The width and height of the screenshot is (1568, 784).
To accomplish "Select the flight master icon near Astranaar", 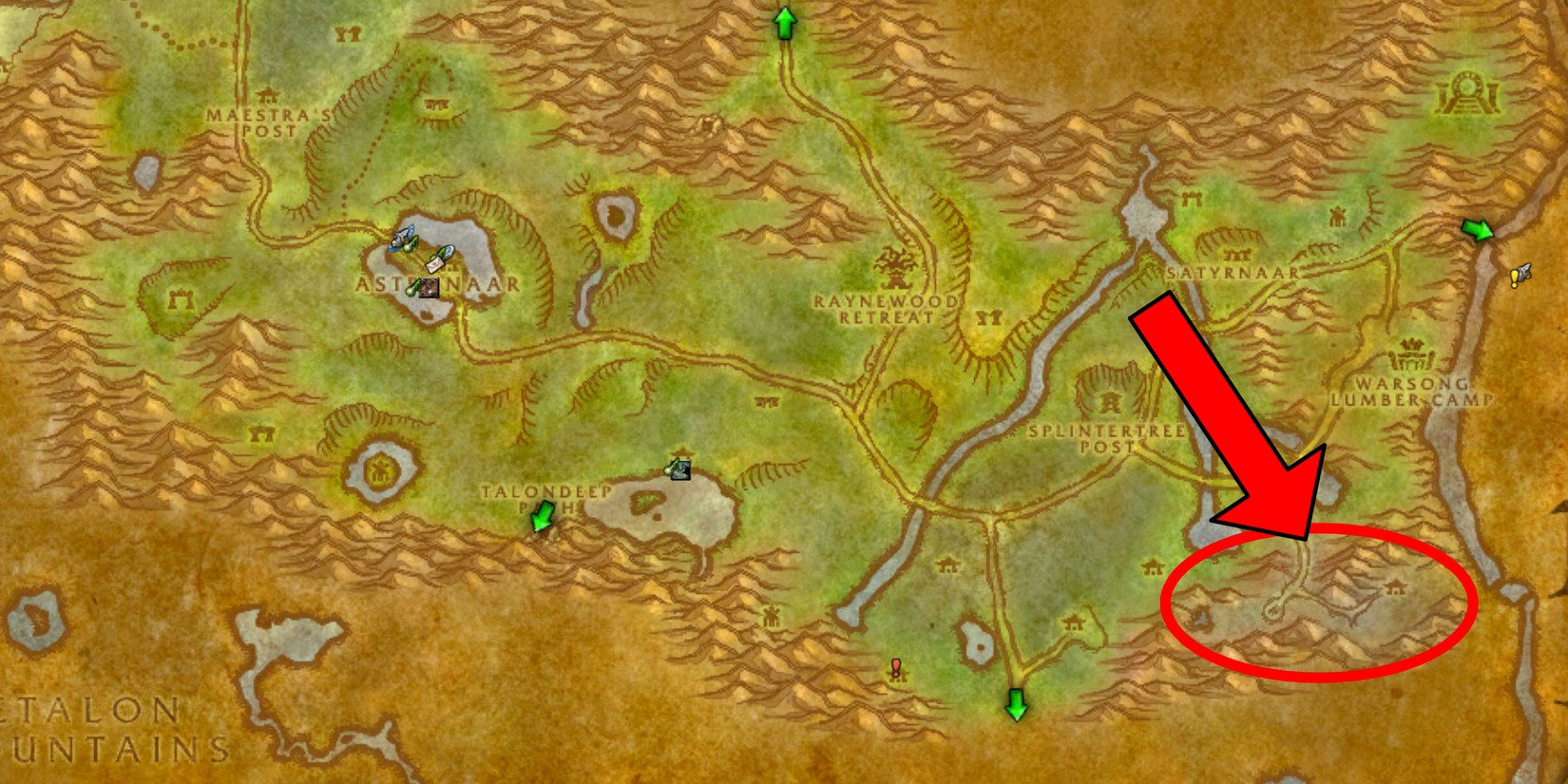I will 402,238.
